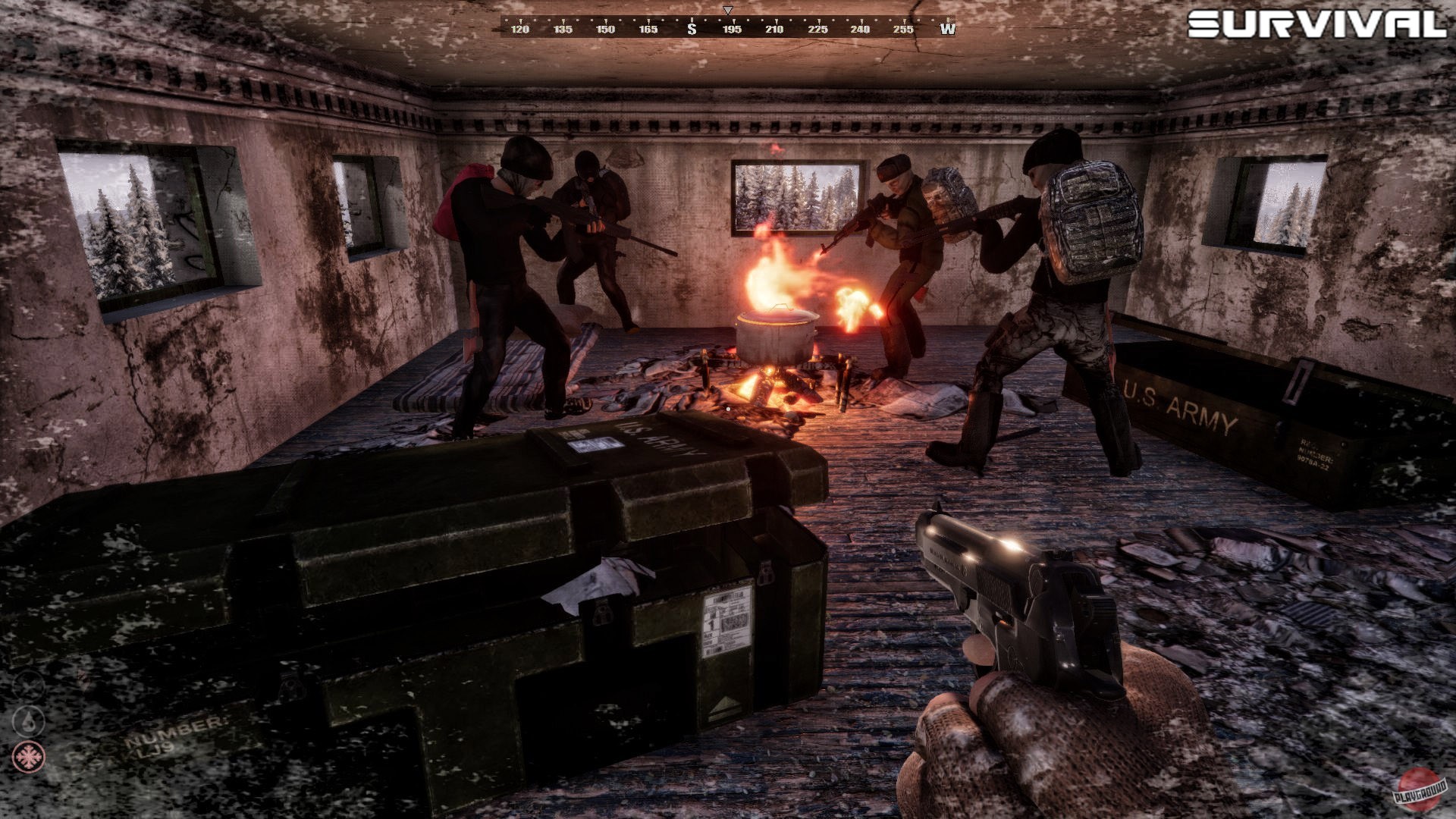Select the S marker on the compass
Viewport: 1456px width, 819px height.
coord(692,28)
